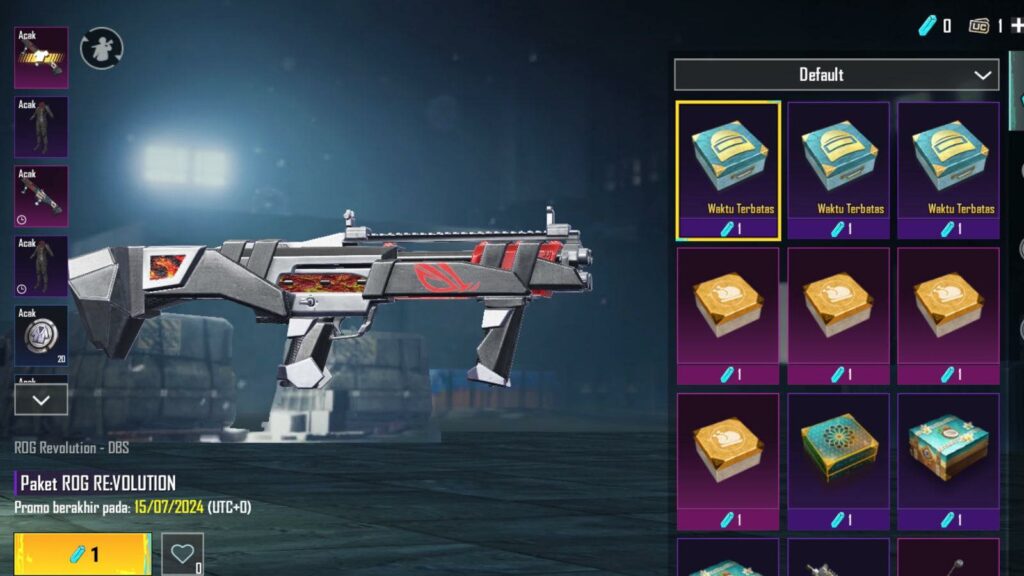Viewport: 1024px width, 576px height.
Task: Select the yellow-outlined Waktu Terbatas crate
Action: [x=728, y=170]
